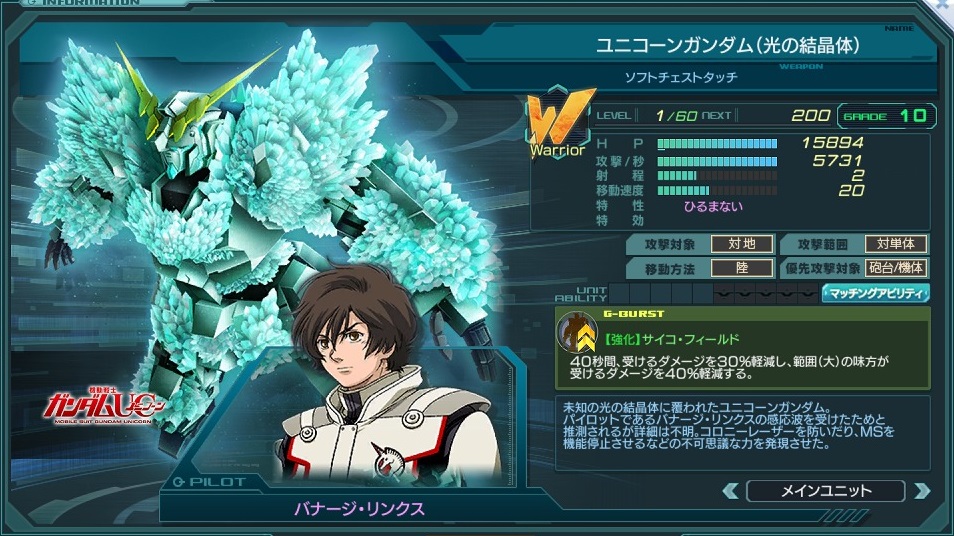Click the right arrow beside メインユニット
Viewport: 954px width, 536px height.
pyautogui.click(x=921, y=491)
